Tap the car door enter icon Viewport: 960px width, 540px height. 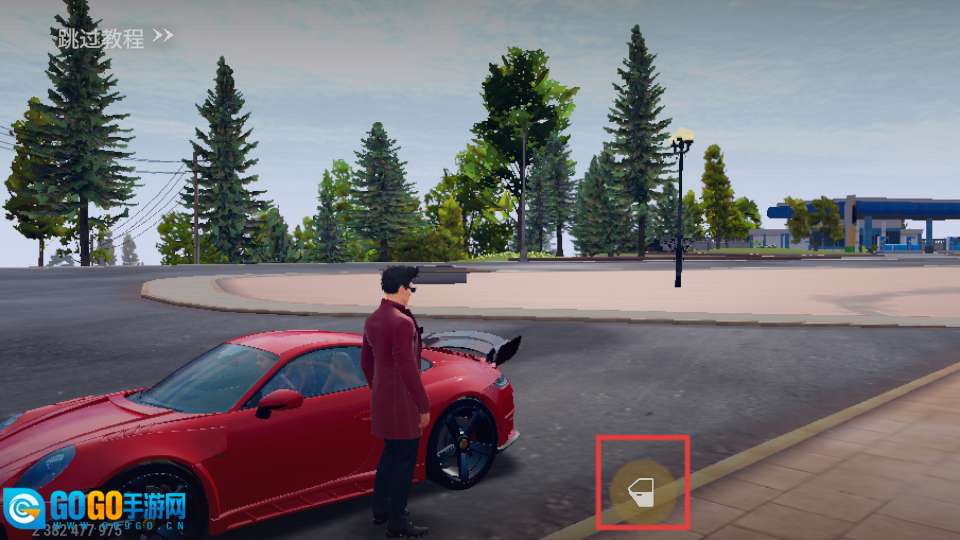640,489
